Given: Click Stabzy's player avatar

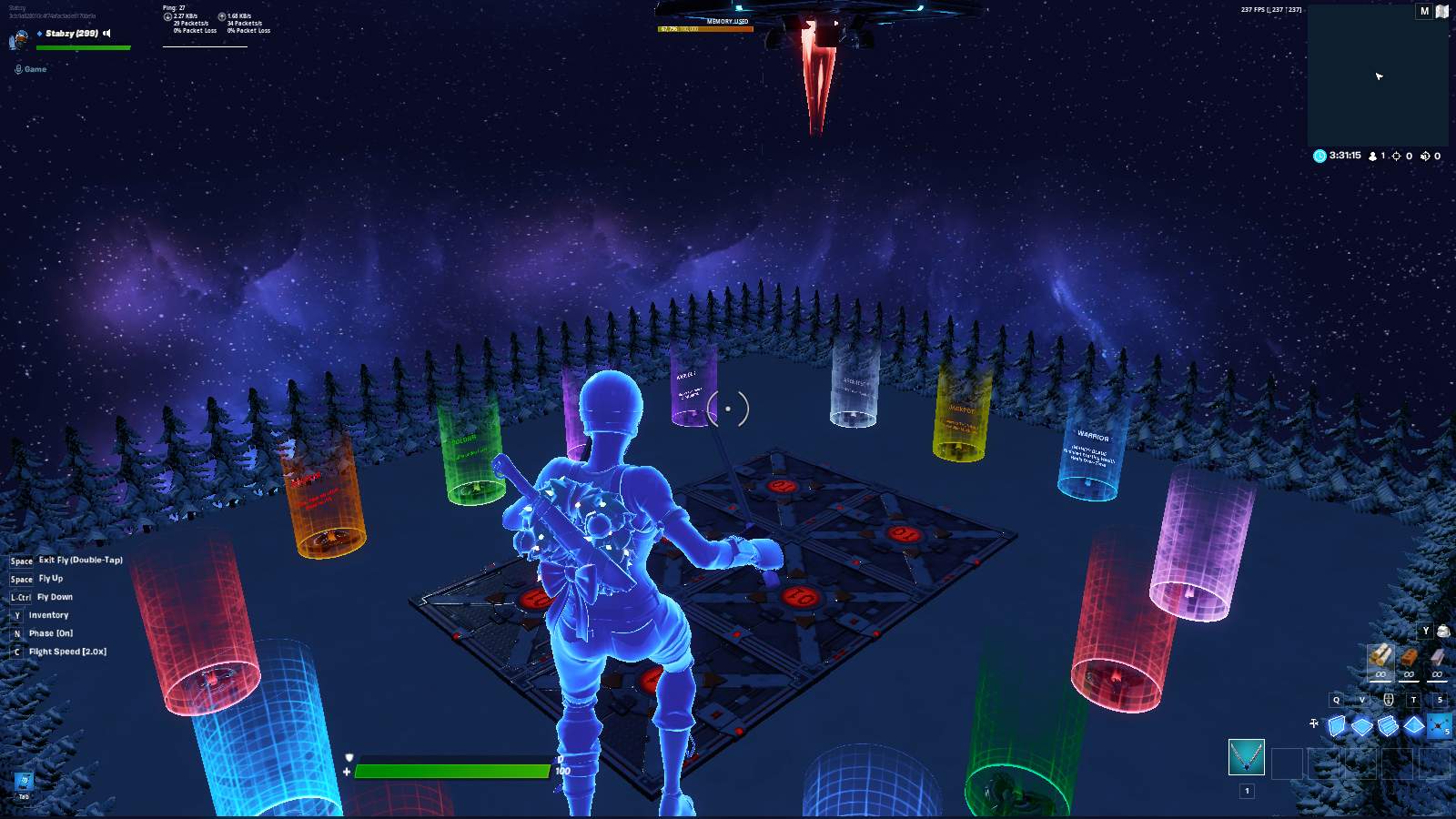Looking at the screenshot, I should (x=18, y=39).
